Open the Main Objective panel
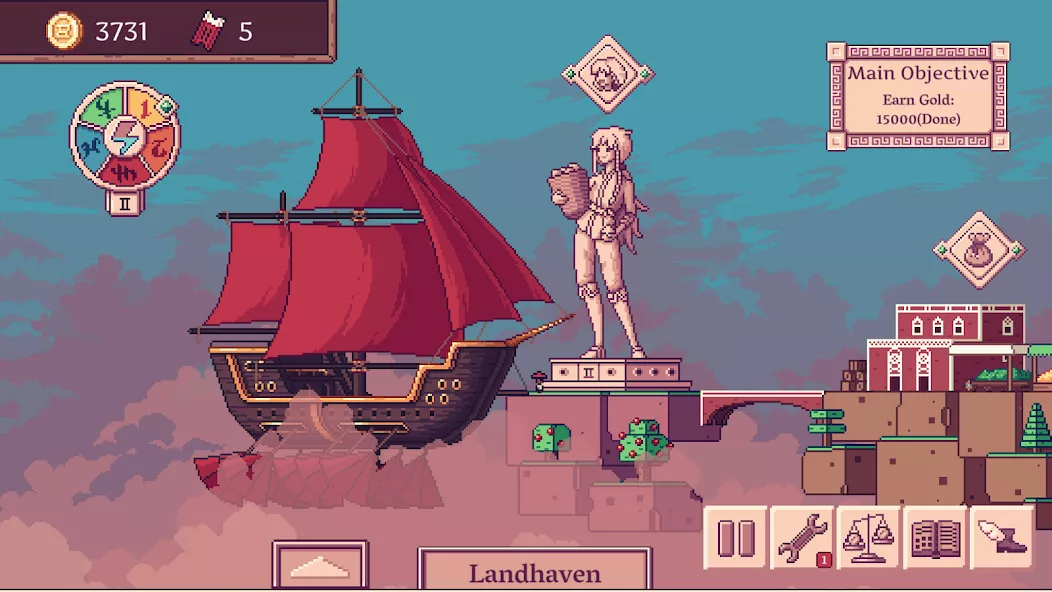This screenshot has height=592, width=1052. coord(918,96)
